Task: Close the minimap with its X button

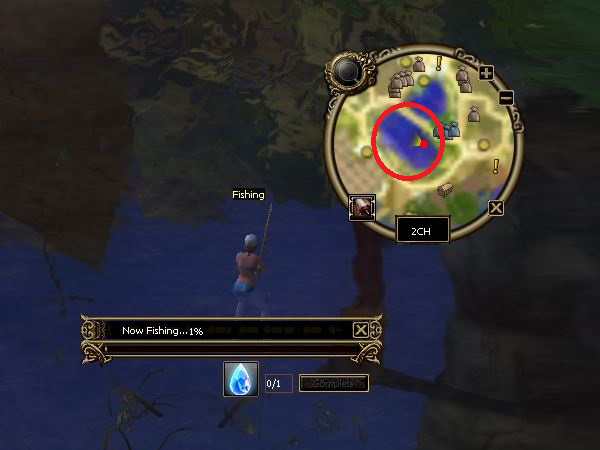Action: click(496, 208)
